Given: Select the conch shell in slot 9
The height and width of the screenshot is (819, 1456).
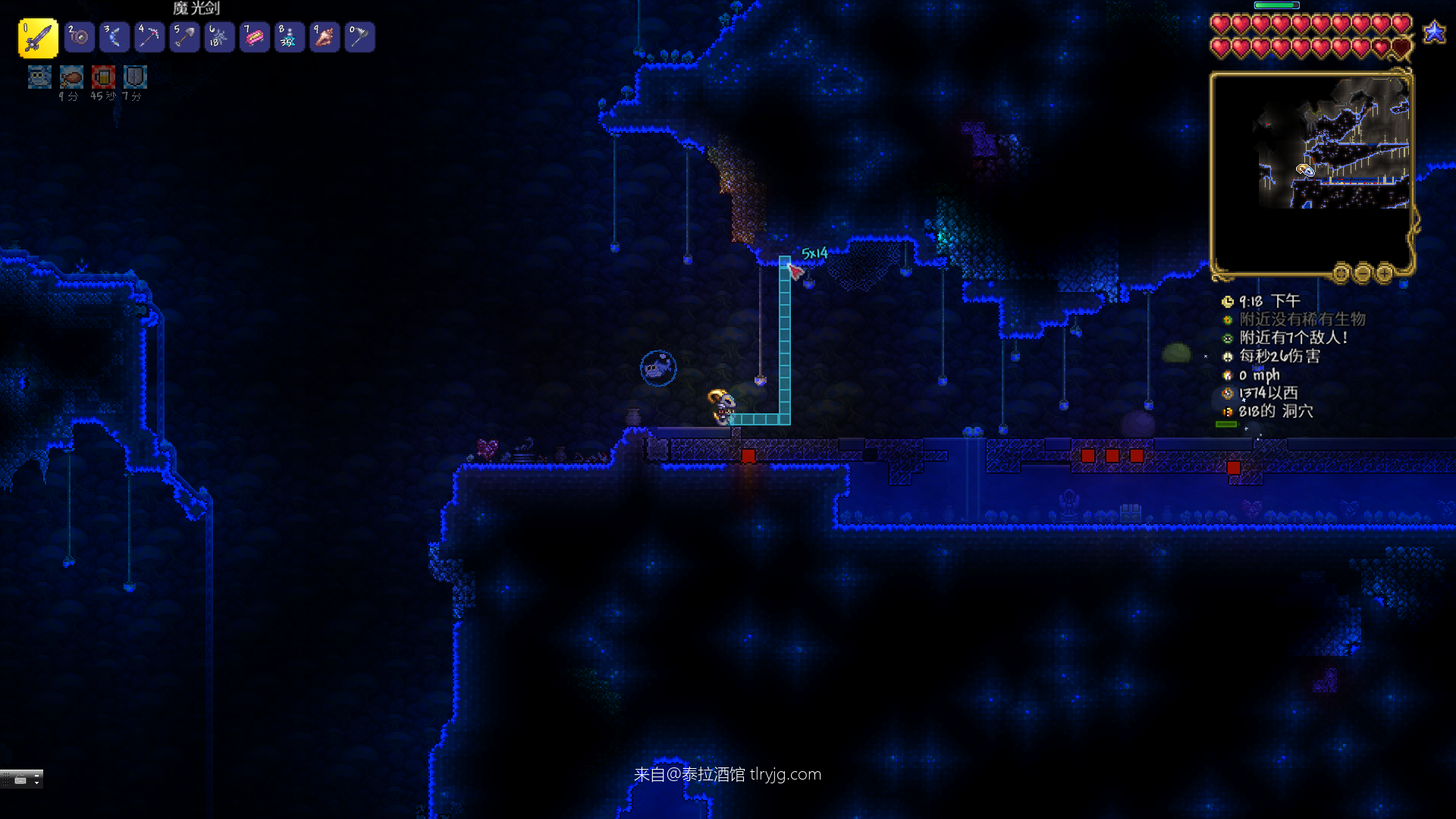Looking at the screenshot, I should tap(325, 37).
